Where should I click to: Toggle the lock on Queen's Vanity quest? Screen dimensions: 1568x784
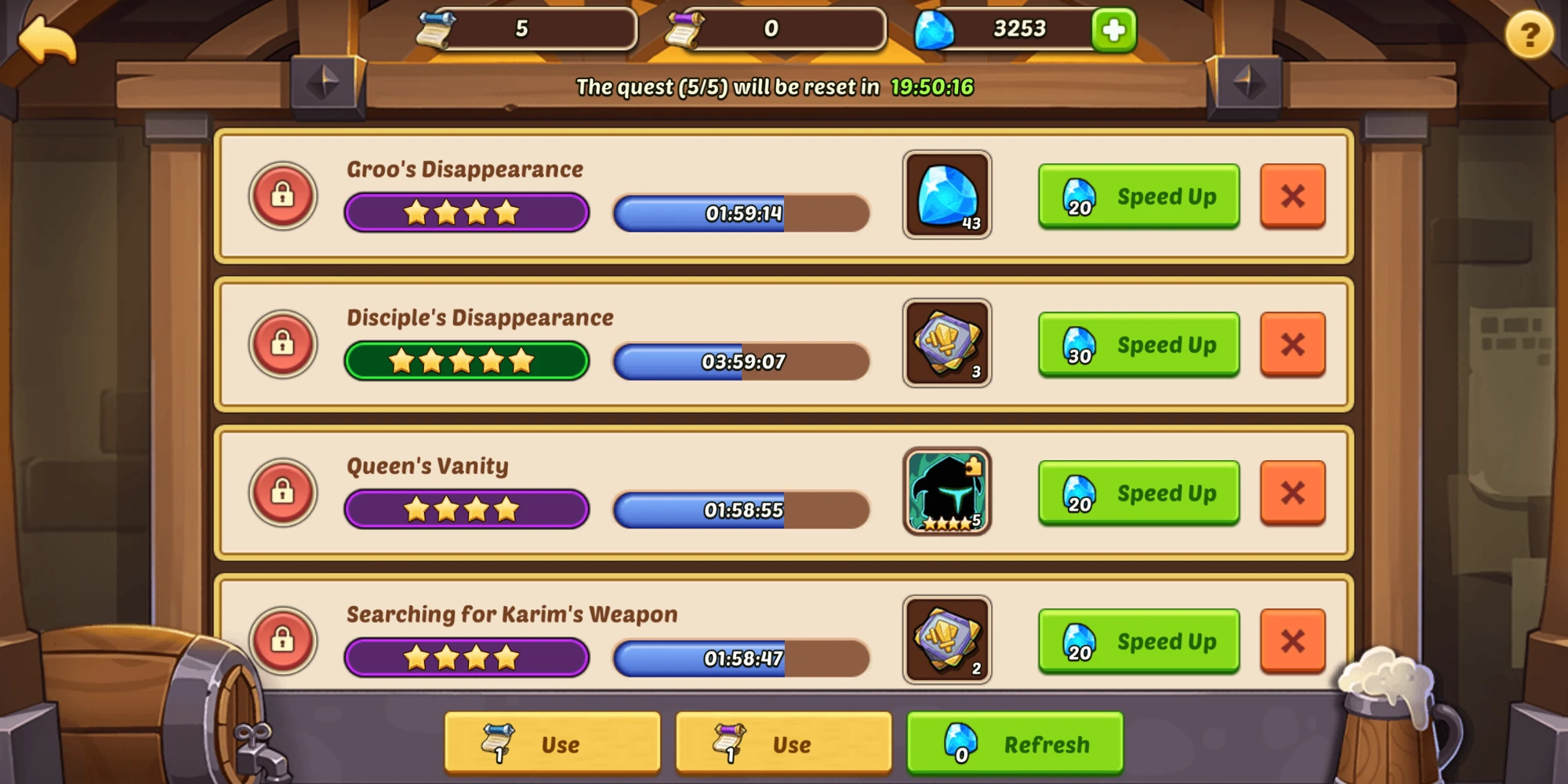(x=283, y=492)
